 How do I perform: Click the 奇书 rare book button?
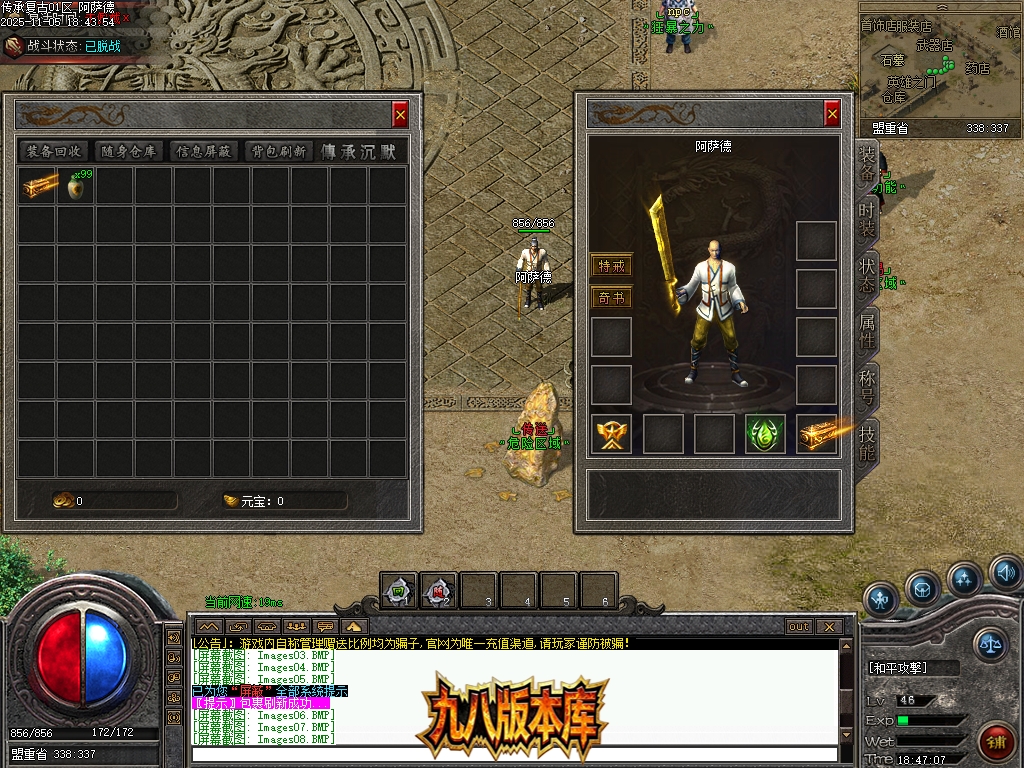611,298
